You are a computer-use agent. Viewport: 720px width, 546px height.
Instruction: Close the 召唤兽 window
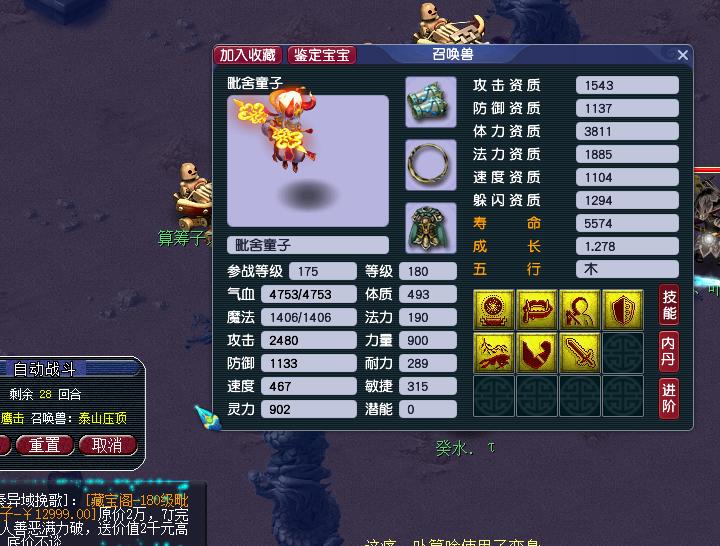682,55
